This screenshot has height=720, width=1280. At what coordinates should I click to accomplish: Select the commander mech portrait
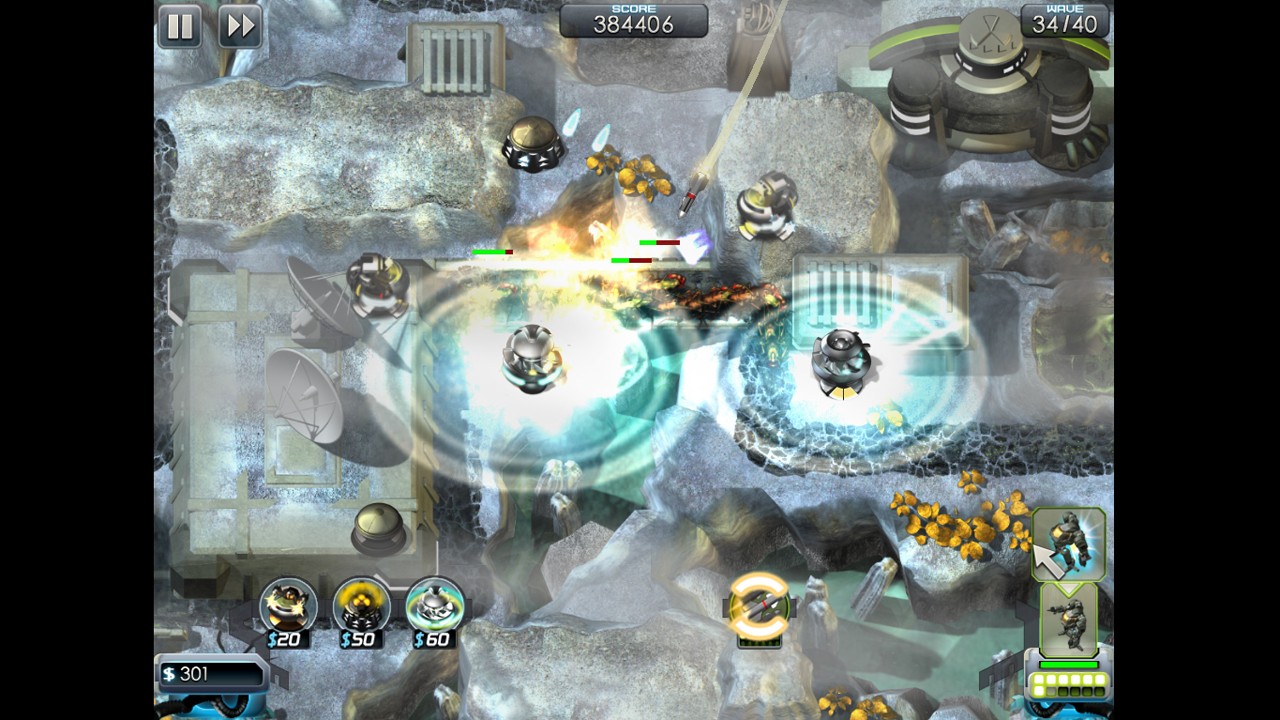click(x=1068, y=620)
